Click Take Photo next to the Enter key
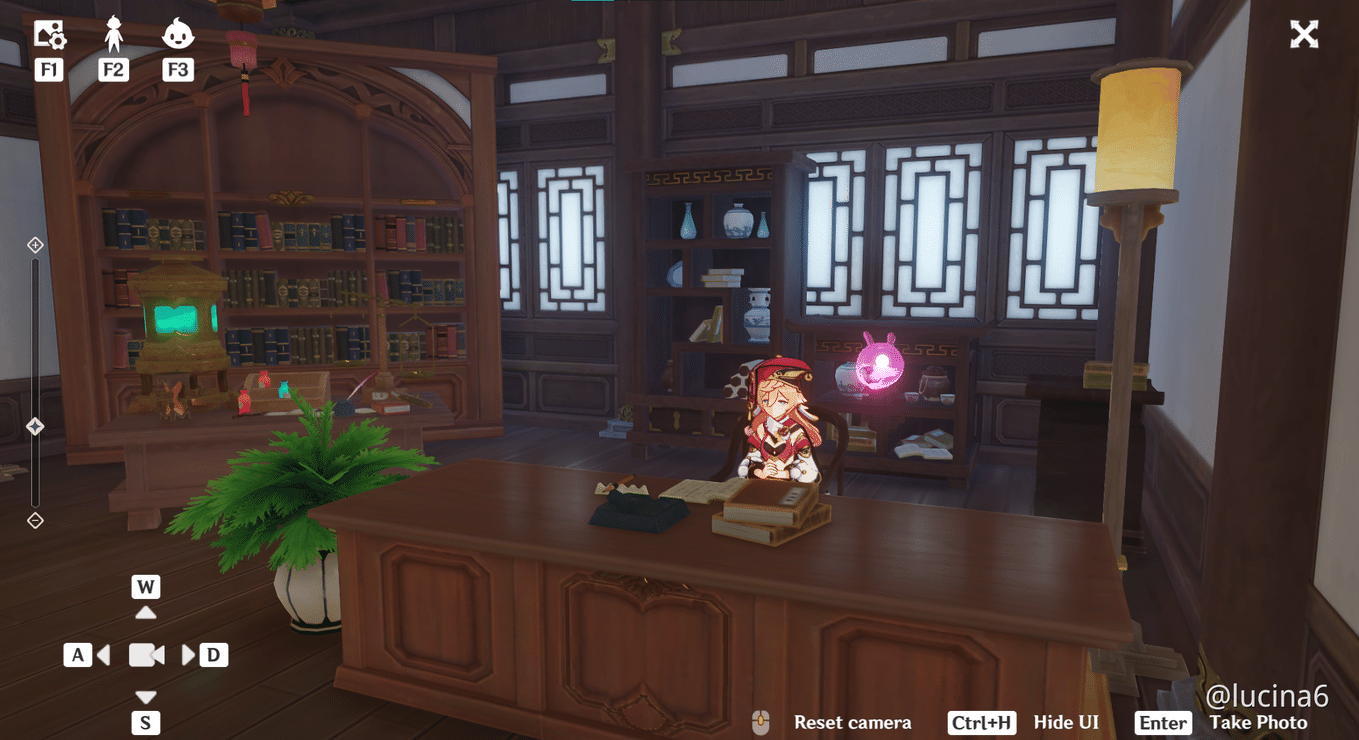The height and width of the screenshot is (740, 1359). (1259, 722)
